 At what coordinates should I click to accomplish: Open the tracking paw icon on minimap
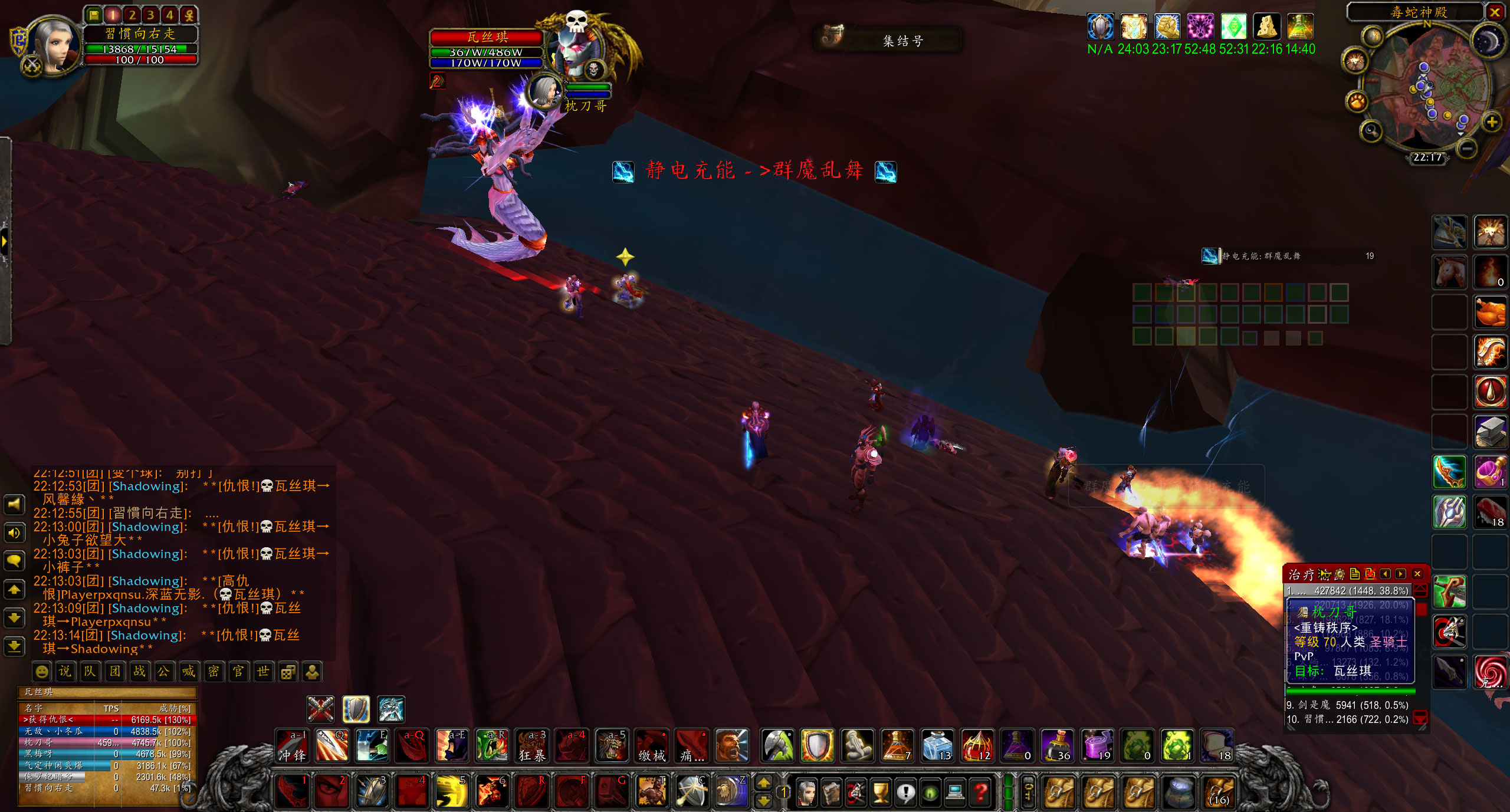[1357, 101]
